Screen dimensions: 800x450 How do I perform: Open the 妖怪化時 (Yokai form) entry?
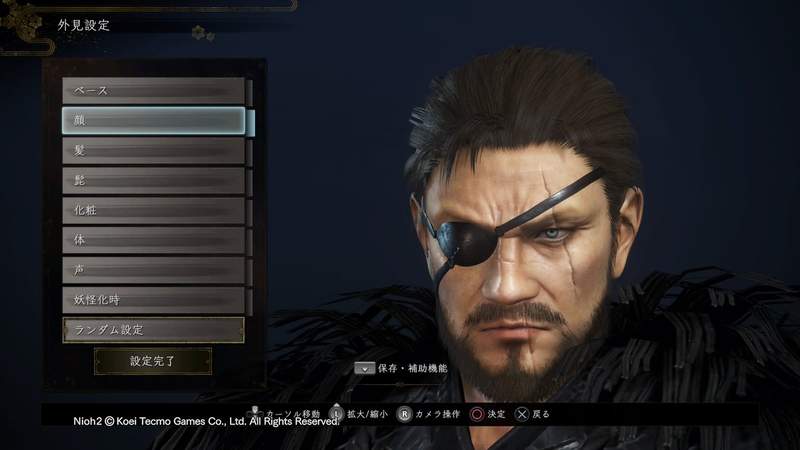coord(154,300)
